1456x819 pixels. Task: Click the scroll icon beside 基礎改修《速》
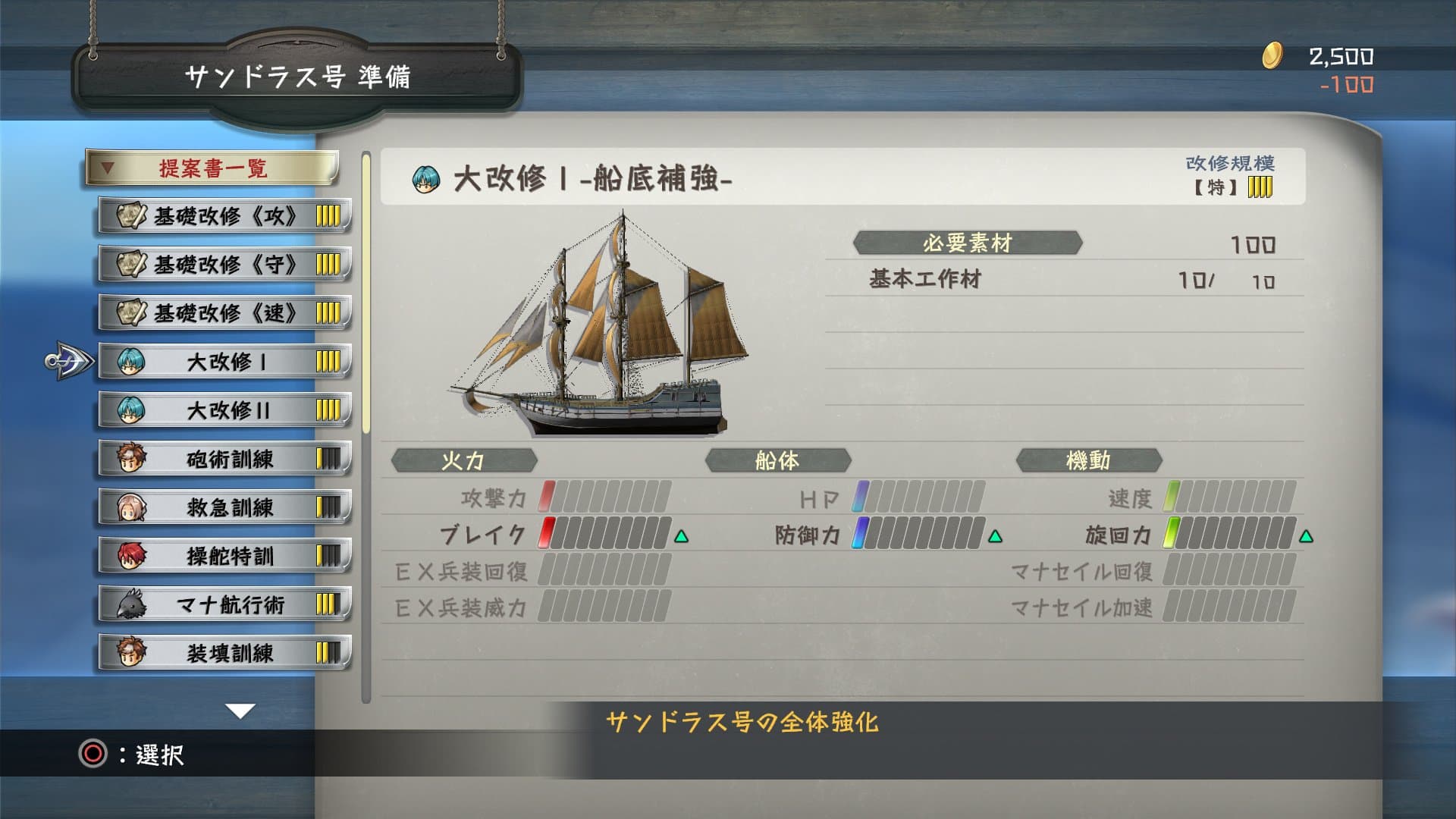tap(130, 312)
